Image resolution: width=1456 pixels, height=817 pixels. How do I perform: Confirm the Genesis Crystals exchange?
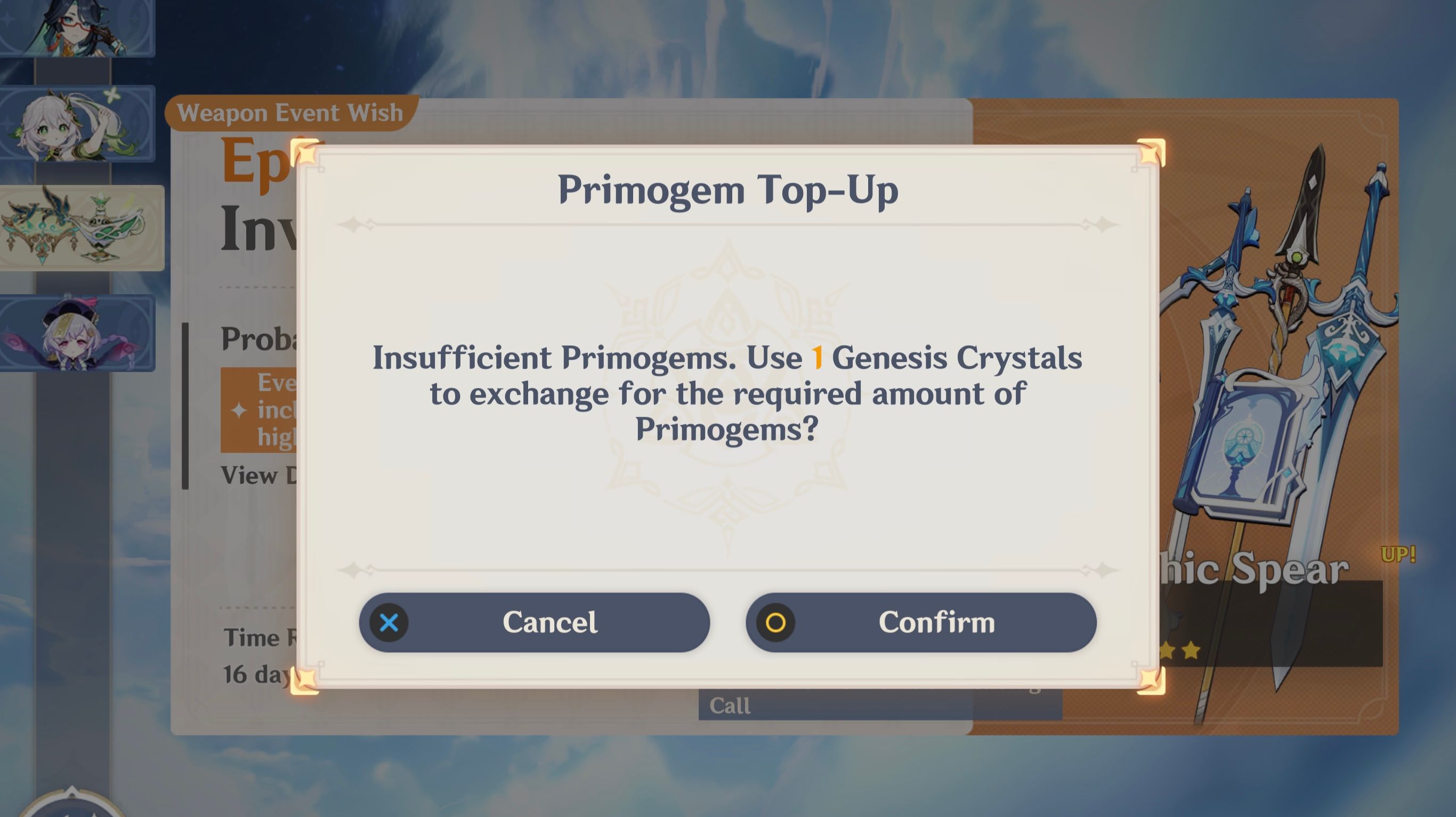(x=939, y=622)
